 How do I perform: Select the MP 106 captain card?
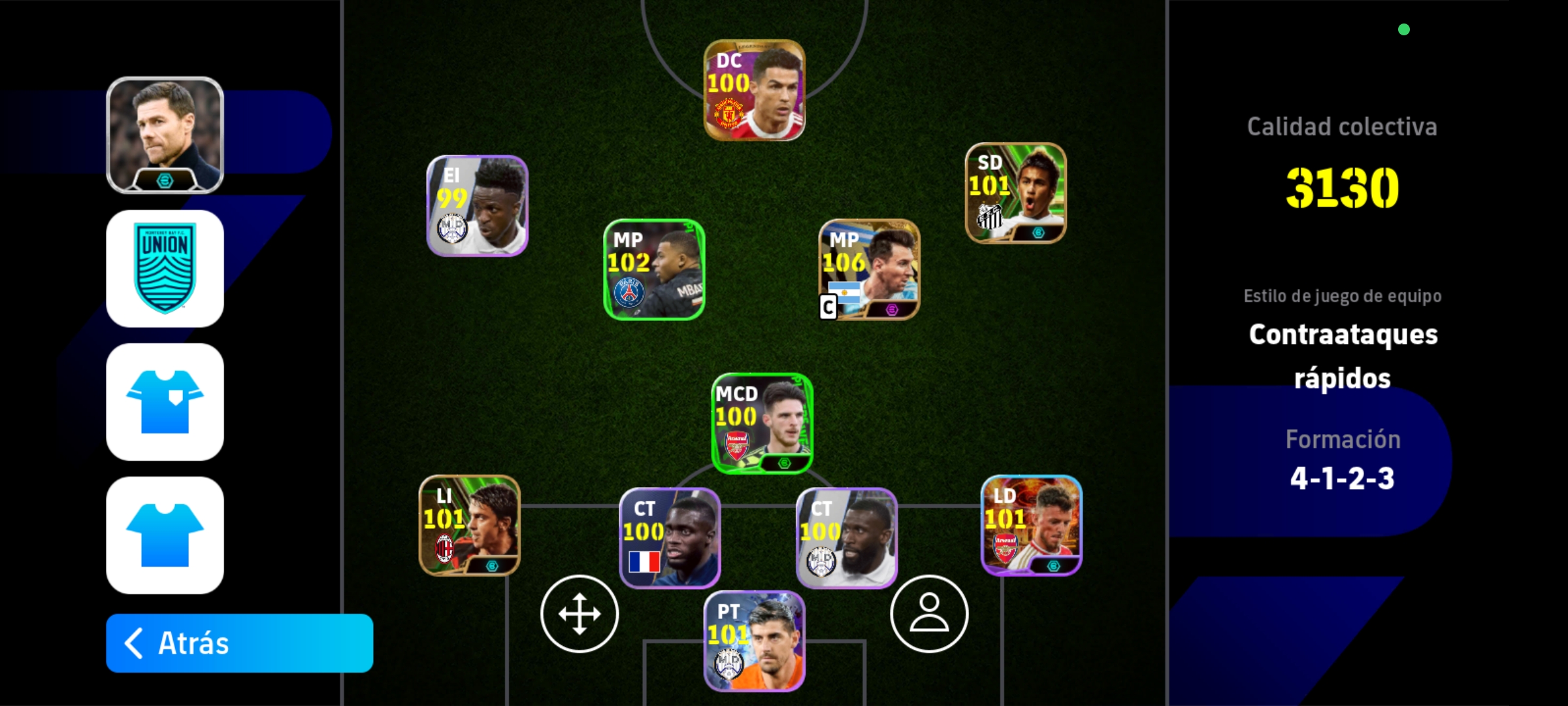(x=869, y=269)
